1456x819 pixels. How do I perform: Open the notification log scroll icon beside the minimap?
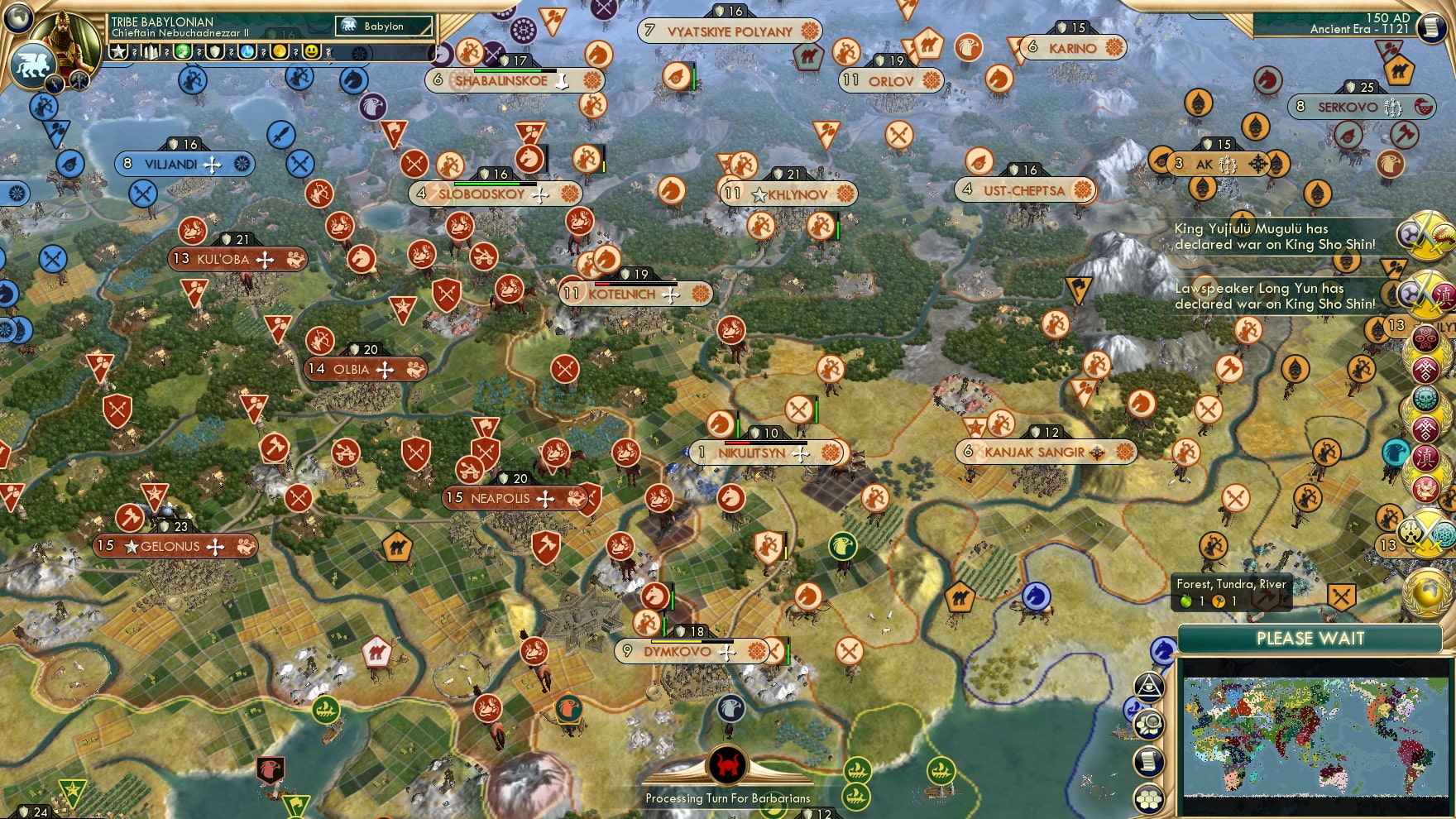point(1147,760)
